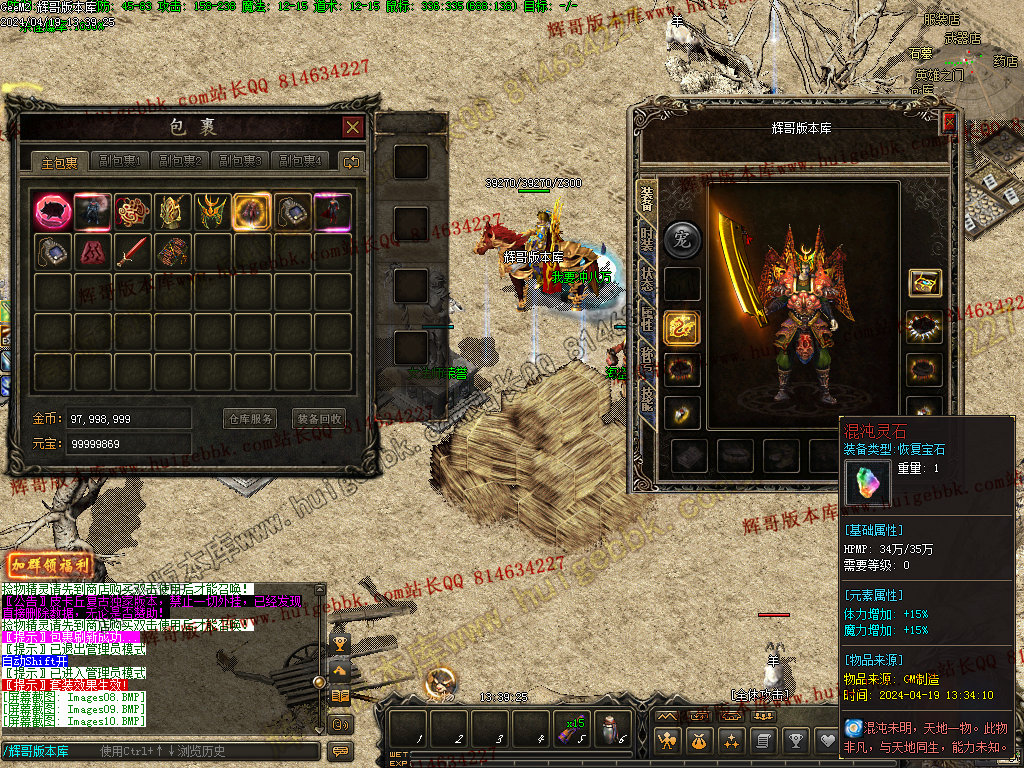Select the pink pig item in bag
1024x768 pixels.
coord(52,211)
